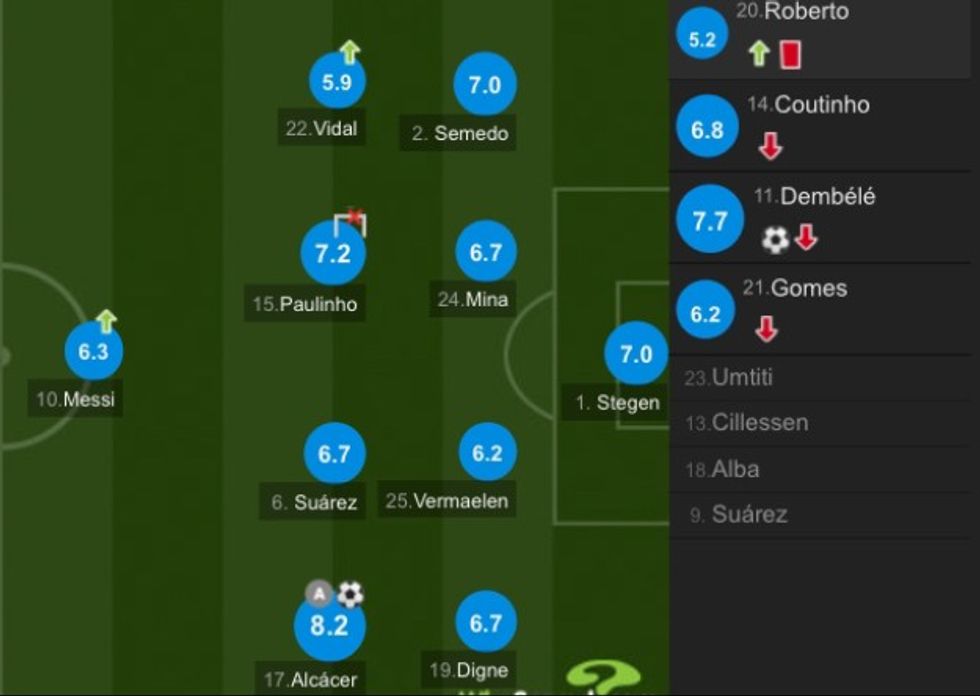Viewport: 980px width, 696px height.
Task: Select Digne's rating circle
Action: pos(486,624)
